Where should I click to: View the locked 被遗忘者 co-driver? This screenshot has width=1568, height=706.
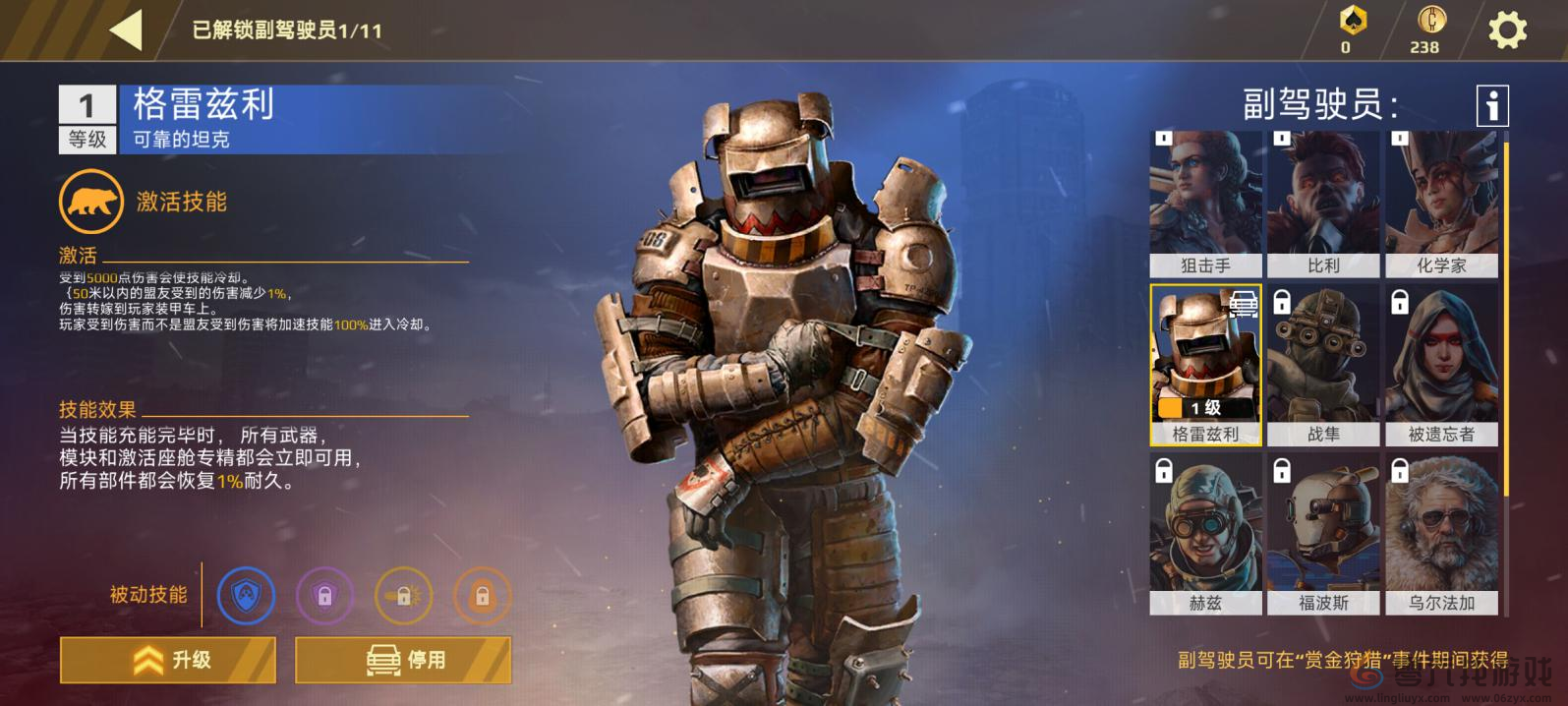[x=1441, y=365]
